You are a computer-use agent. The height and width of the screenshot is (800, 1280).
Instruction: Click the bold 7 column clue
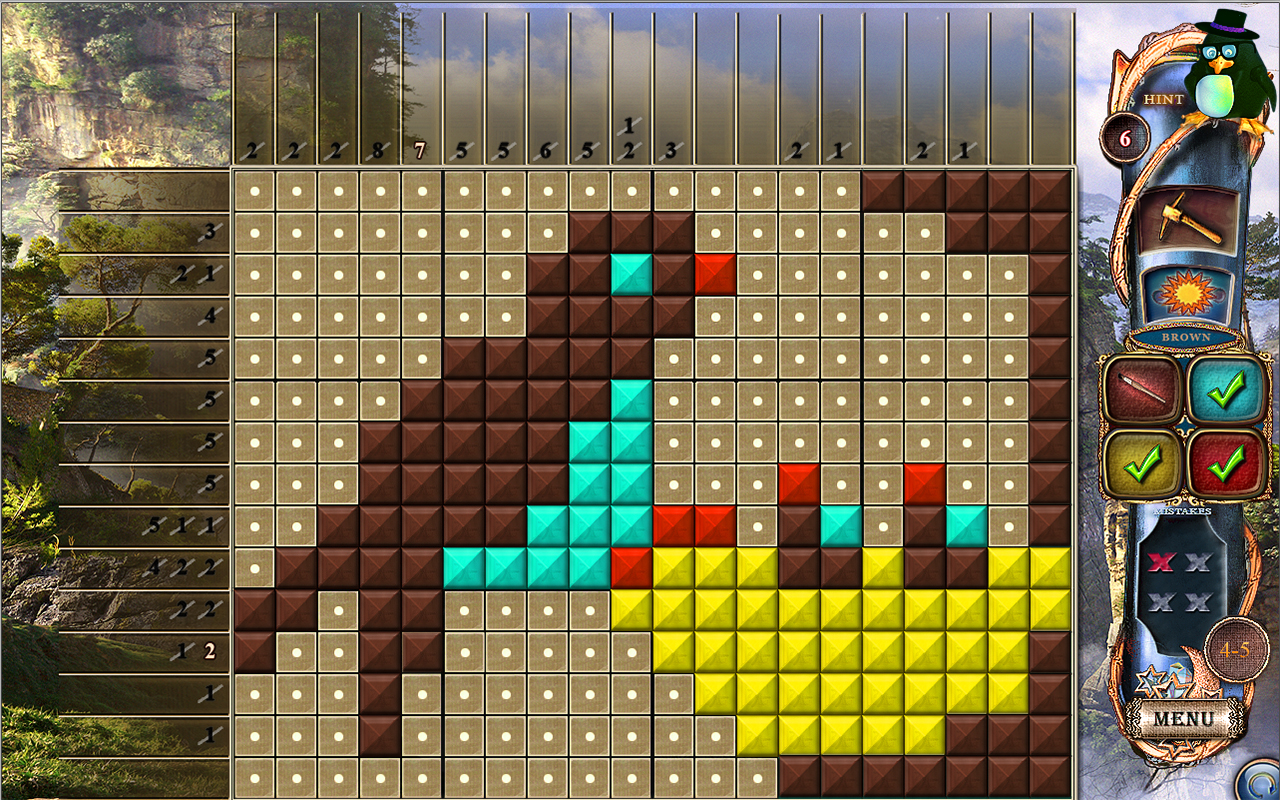click(x=421, y=148)
